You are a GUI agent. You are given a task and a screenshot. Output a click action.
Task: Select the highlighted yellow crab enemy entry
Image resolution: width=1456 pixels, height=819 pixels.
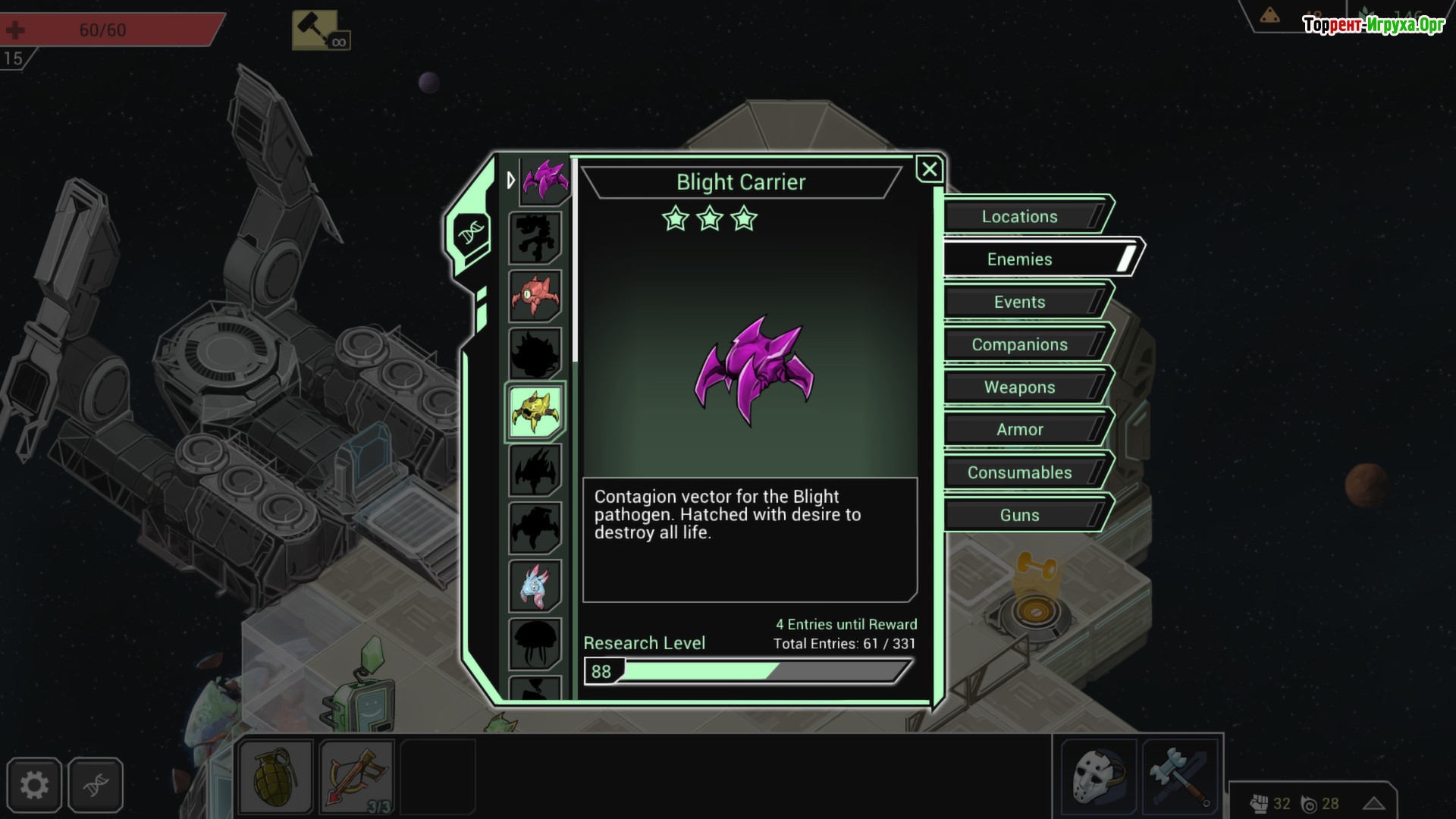[x=535, y=412]
